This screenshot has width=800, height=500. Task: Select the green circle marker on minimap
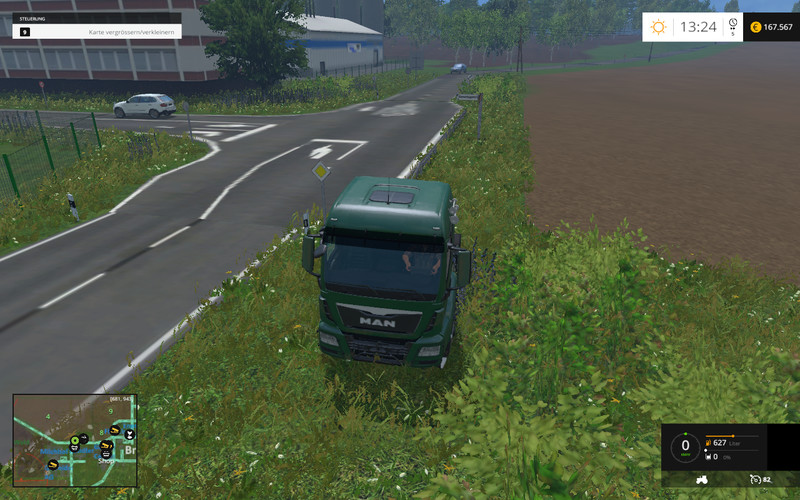(75, 440)
